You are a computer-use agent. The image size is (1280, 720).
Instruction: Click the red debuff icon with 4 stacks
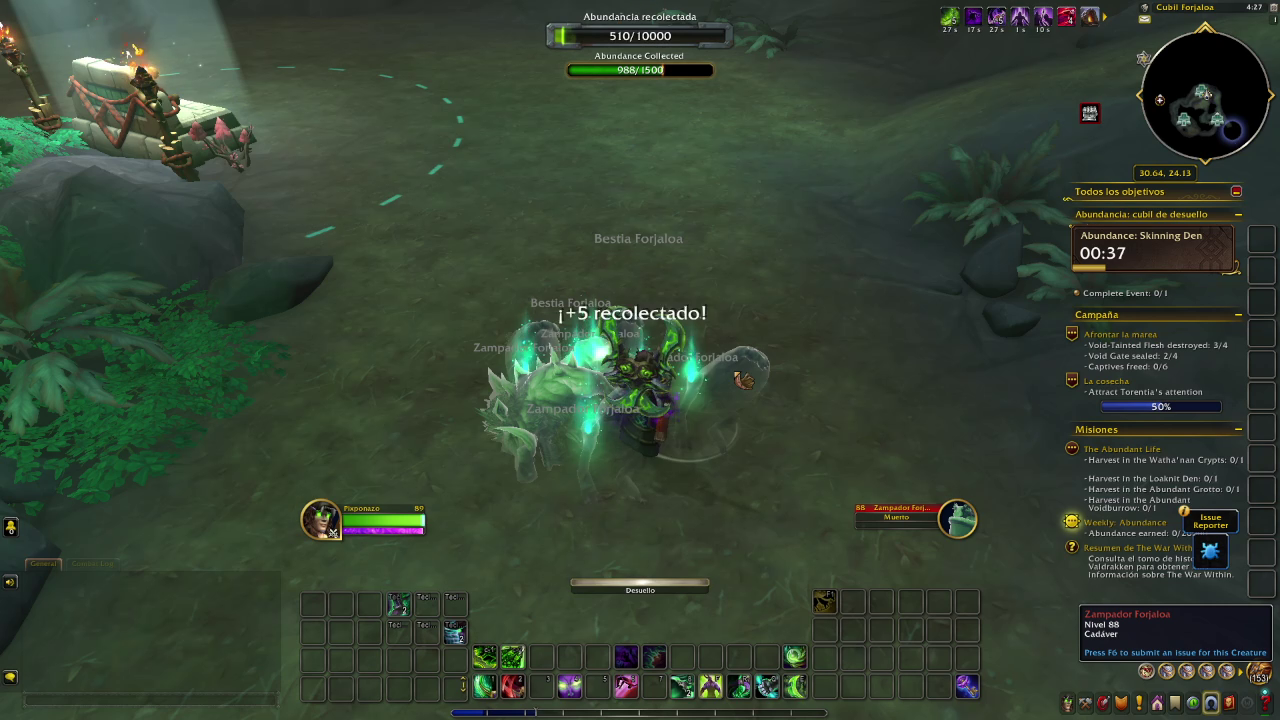pyautogui.click(x=1068, y=16)
